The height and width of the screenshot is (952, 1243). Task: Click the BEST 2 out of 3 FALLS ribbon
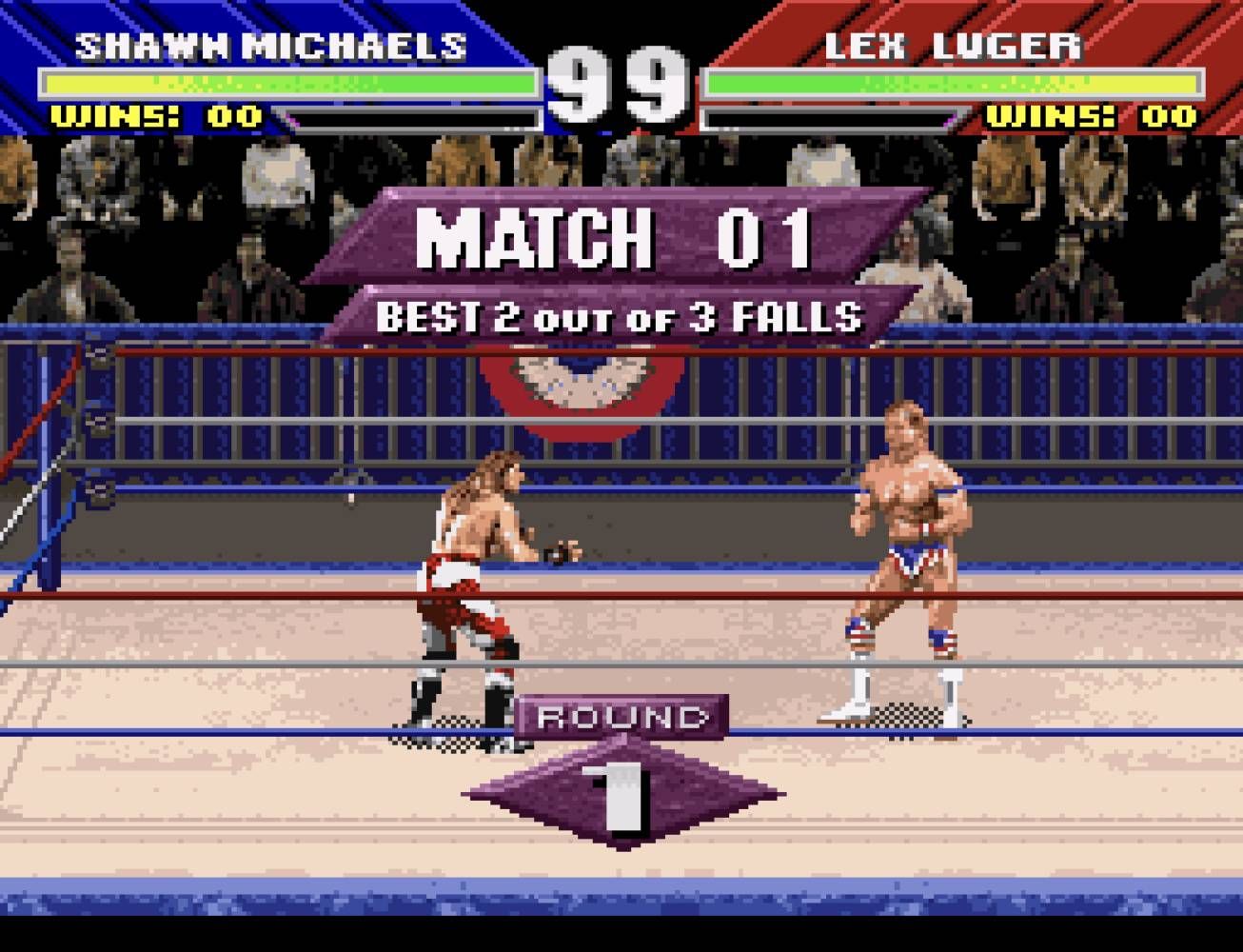pyautogui.click(x=621, y=311)
